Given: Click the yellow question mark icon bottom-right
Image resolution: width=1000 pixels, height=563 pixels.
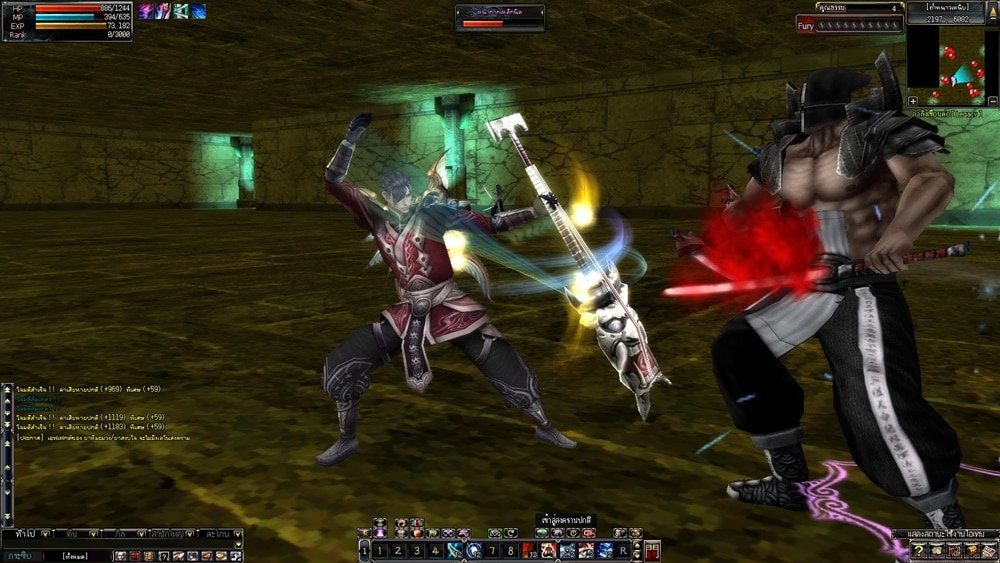Looking at the screenshot, I should [x=917, y=552].
